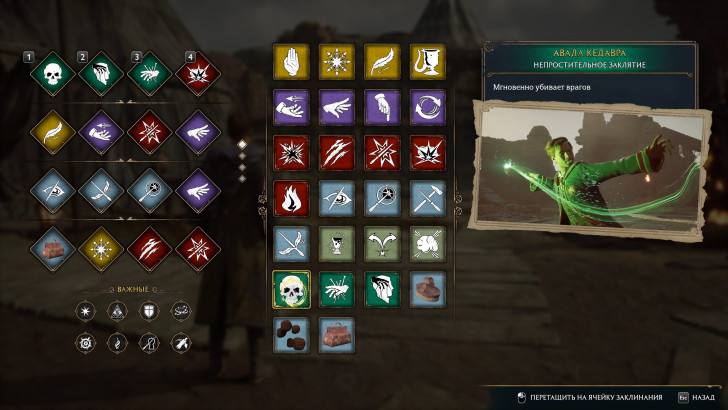Pick the pale green Evanesco spell icon
728x410 pixels.
coord(427,243)
